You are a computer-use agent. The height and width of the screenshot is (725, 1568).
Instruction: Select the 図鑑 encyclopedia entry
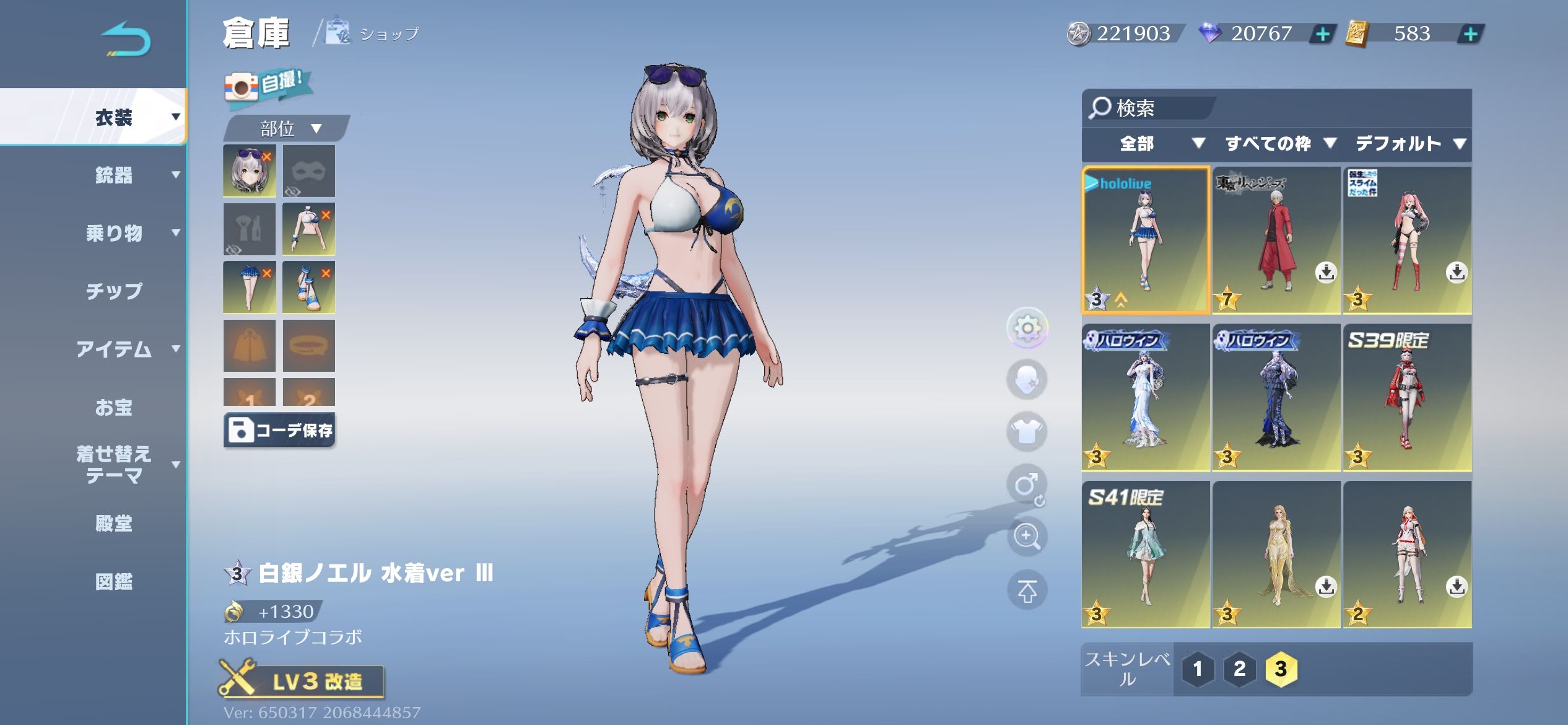115,581
